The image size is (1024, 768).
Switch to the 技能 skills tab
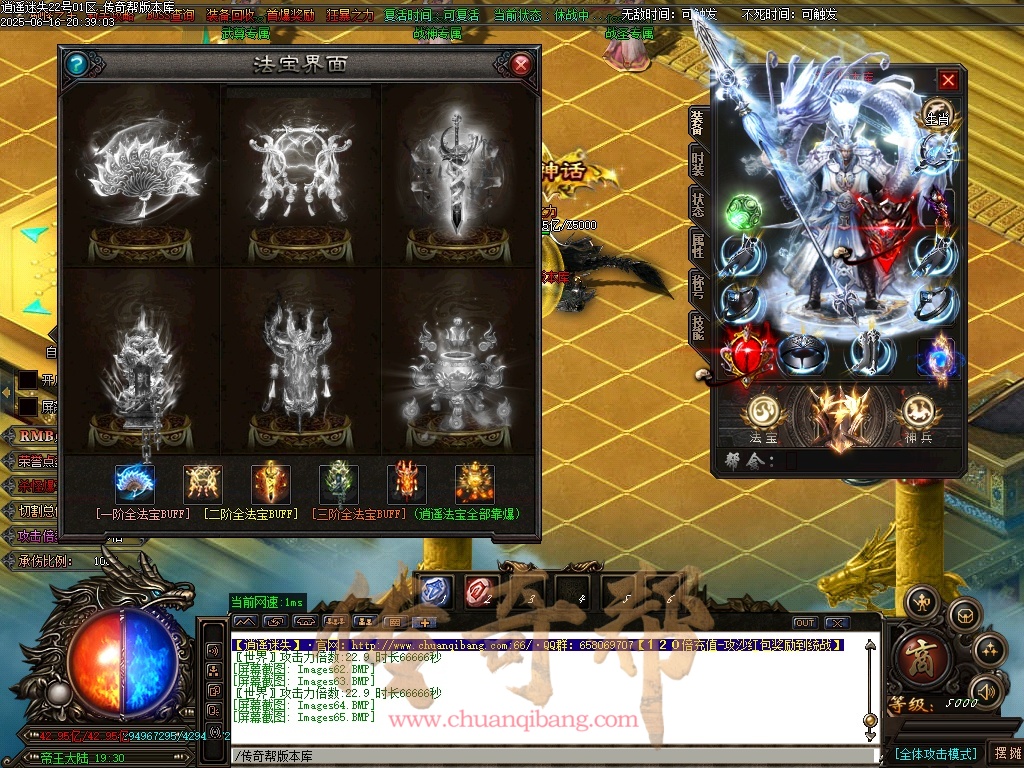[x=697, y=326]
